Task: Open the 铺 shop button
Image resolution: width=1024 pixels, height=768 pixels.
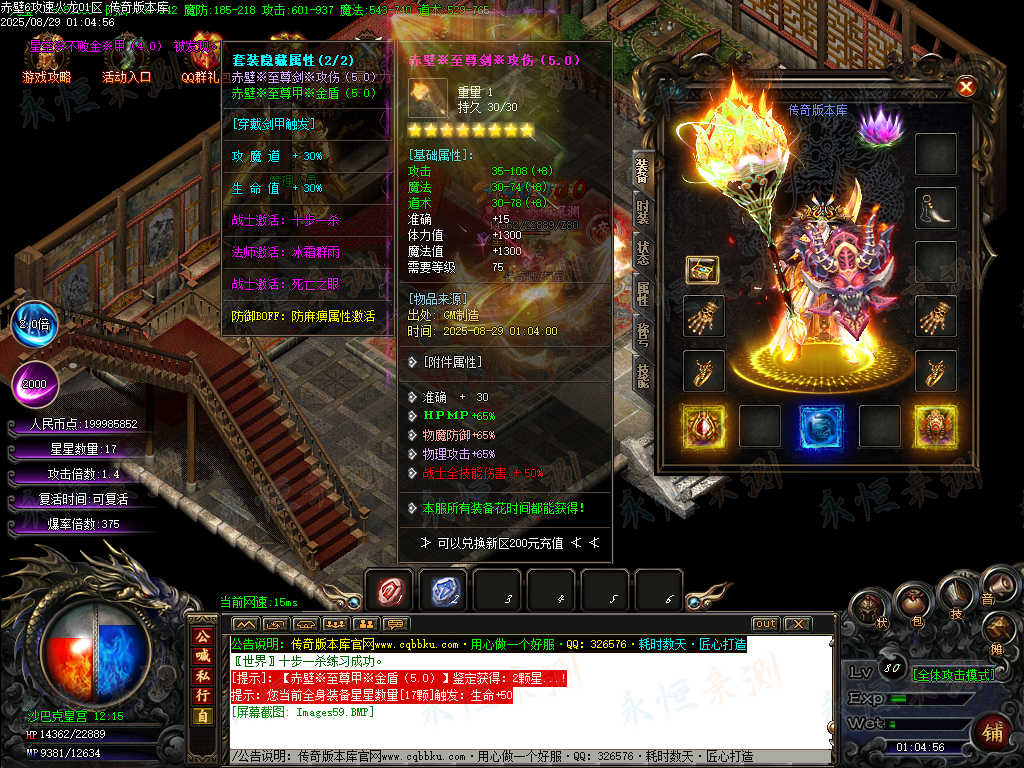Action: (993, 732)
